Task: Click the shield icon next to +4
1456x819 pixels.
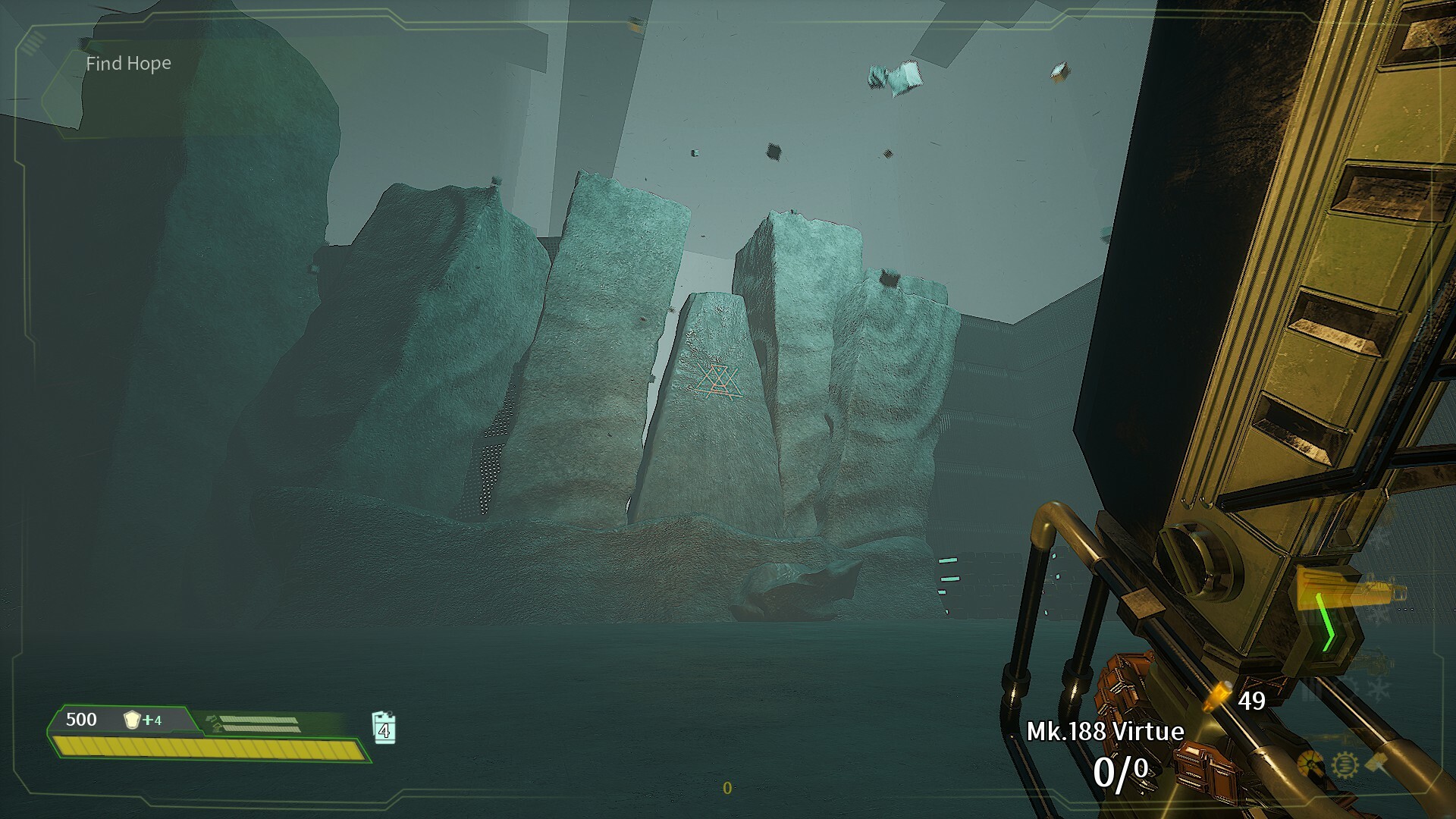Action: point(133,720)
